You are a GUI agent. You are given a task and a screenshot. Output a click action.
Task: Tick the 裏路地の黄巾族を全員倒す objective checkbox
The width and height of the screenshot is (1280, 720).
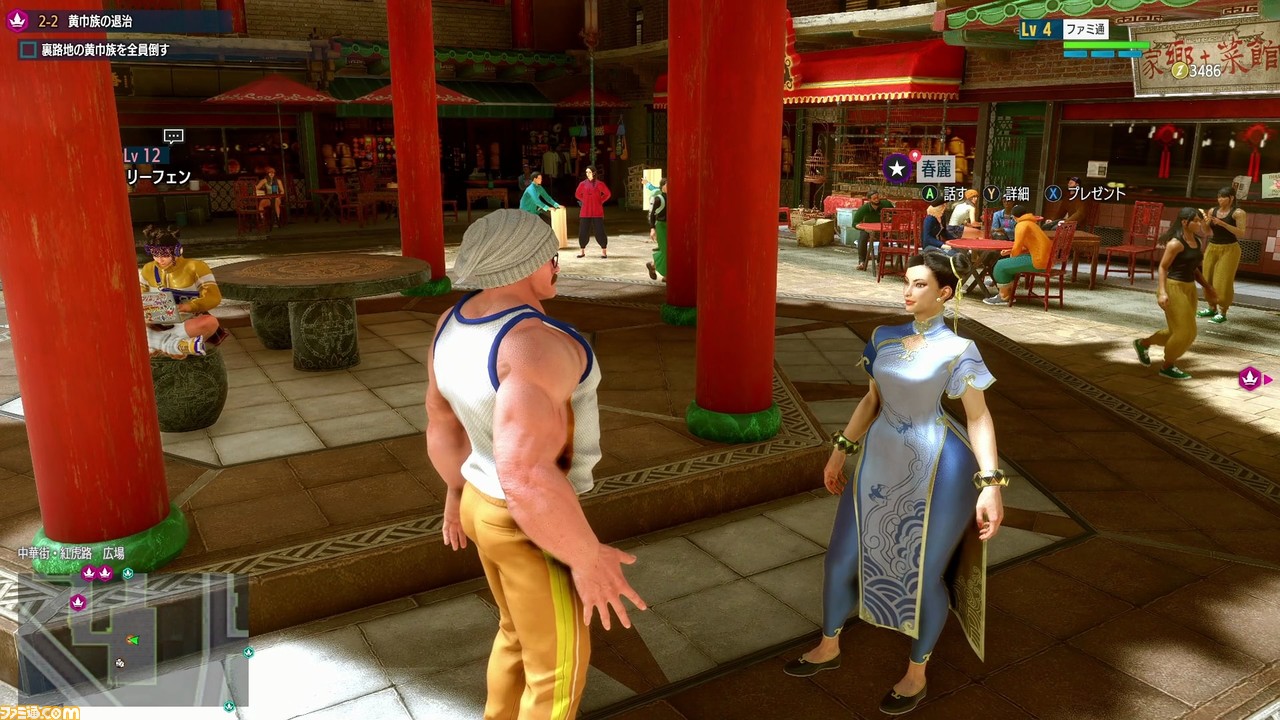point(29,49)
